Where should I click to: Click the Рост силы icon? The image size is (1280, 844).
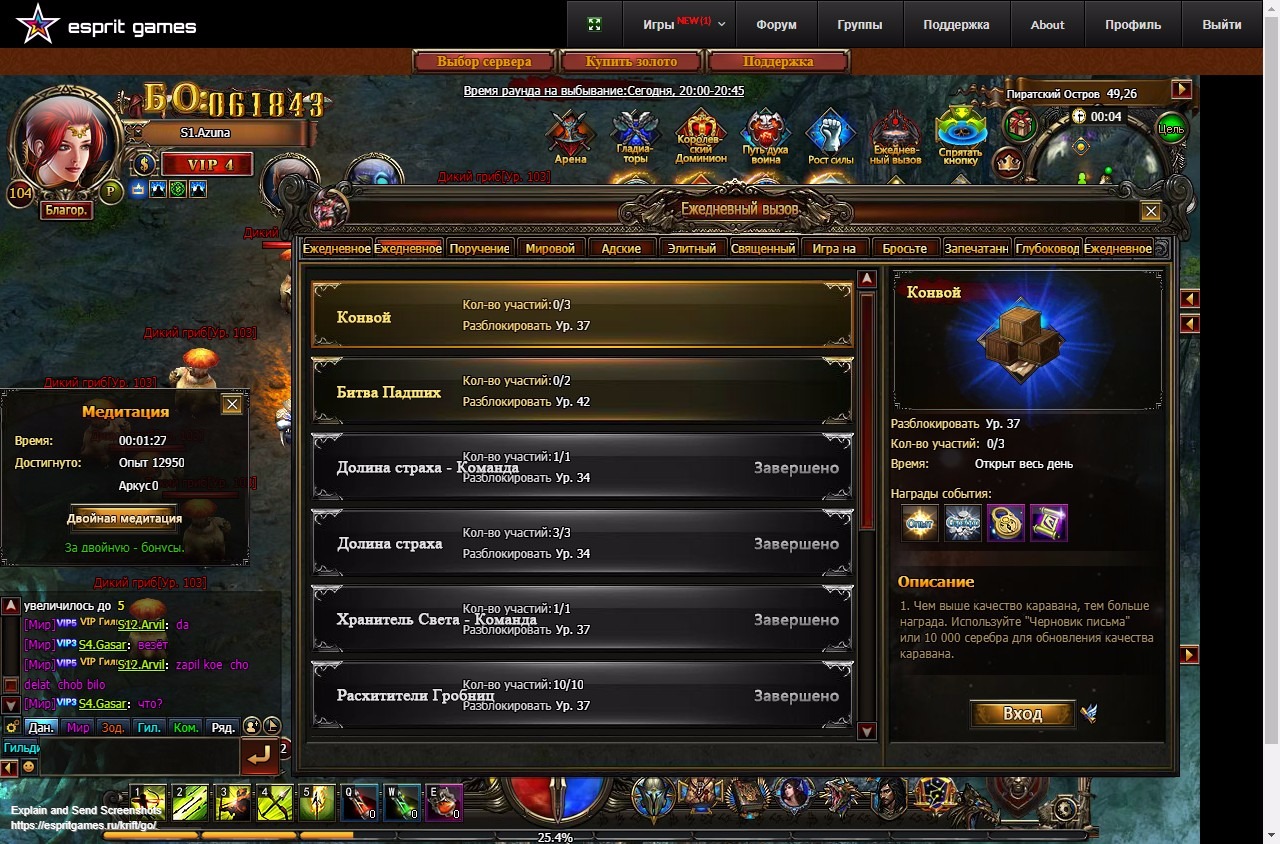[x=831, y=135]
